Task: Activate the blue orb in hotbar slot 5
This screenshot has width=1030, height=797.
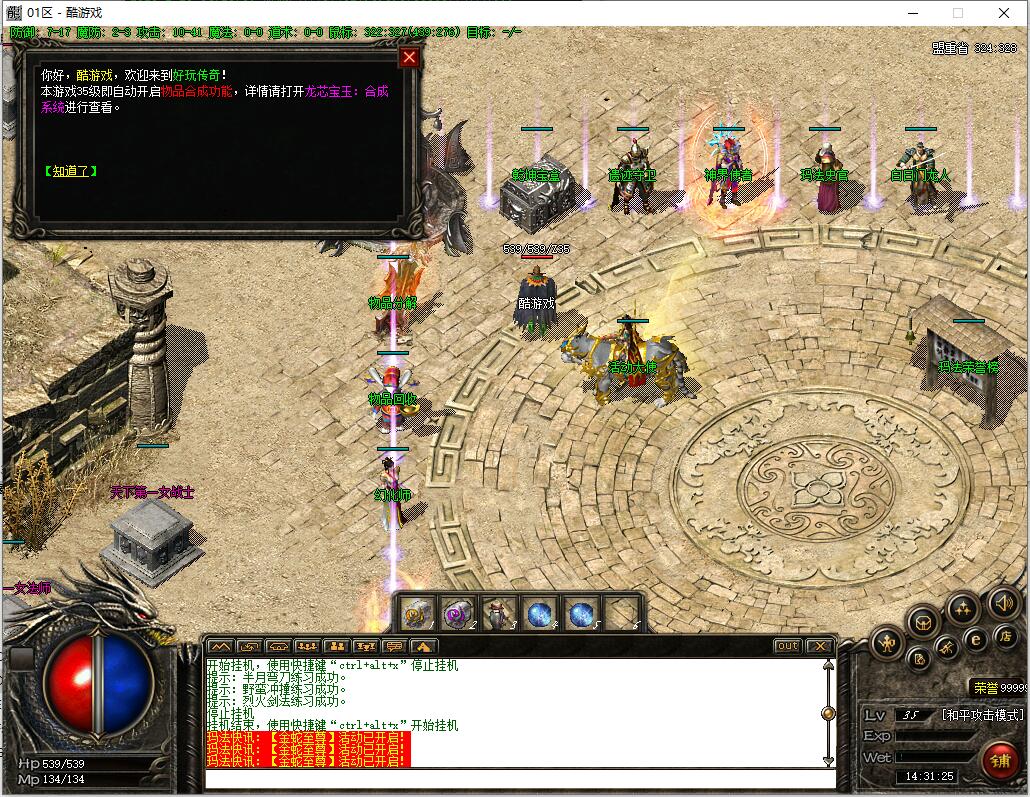Action: point(582,613)
